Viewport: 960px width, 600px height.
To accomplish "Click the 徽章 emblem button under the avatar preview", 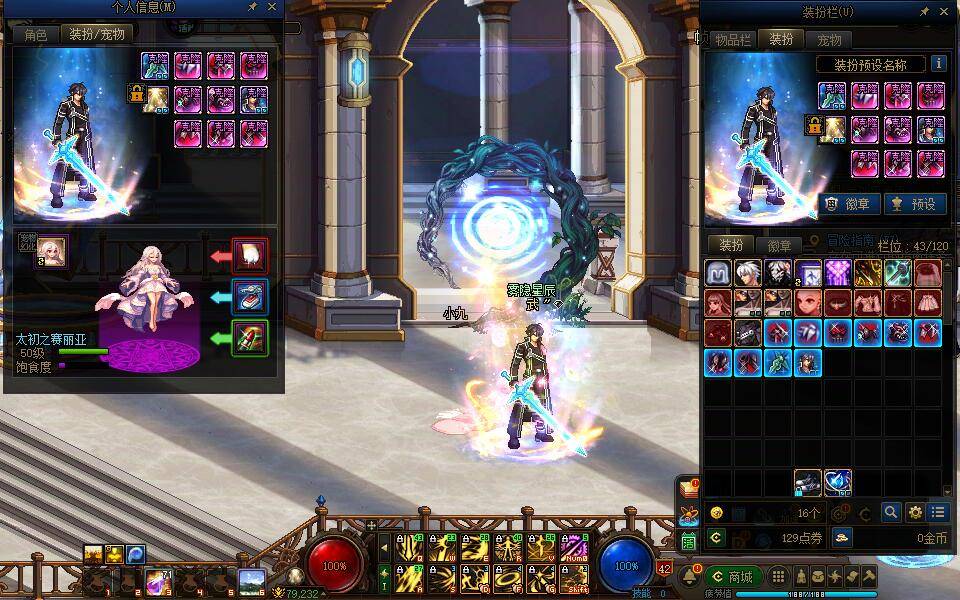I will [850, 204].
